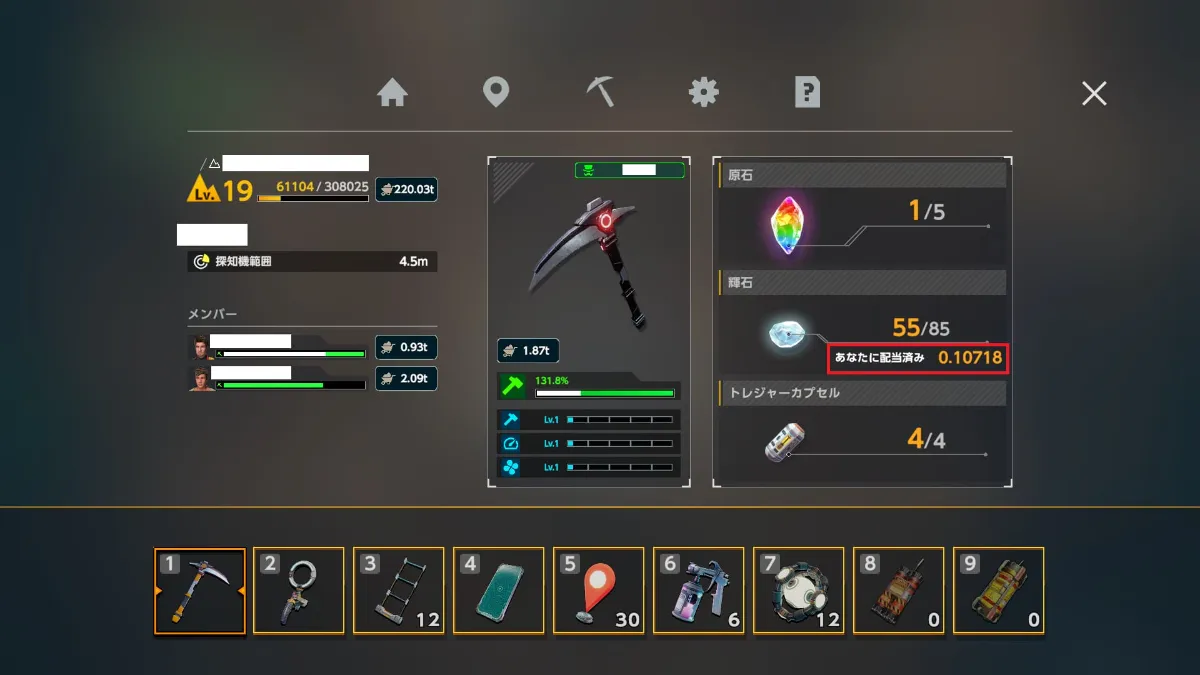This screenshot has width=1200, height=675.
Task: Select the pickaxe tab
Action: pyautogui.click(x=600, y=93)
